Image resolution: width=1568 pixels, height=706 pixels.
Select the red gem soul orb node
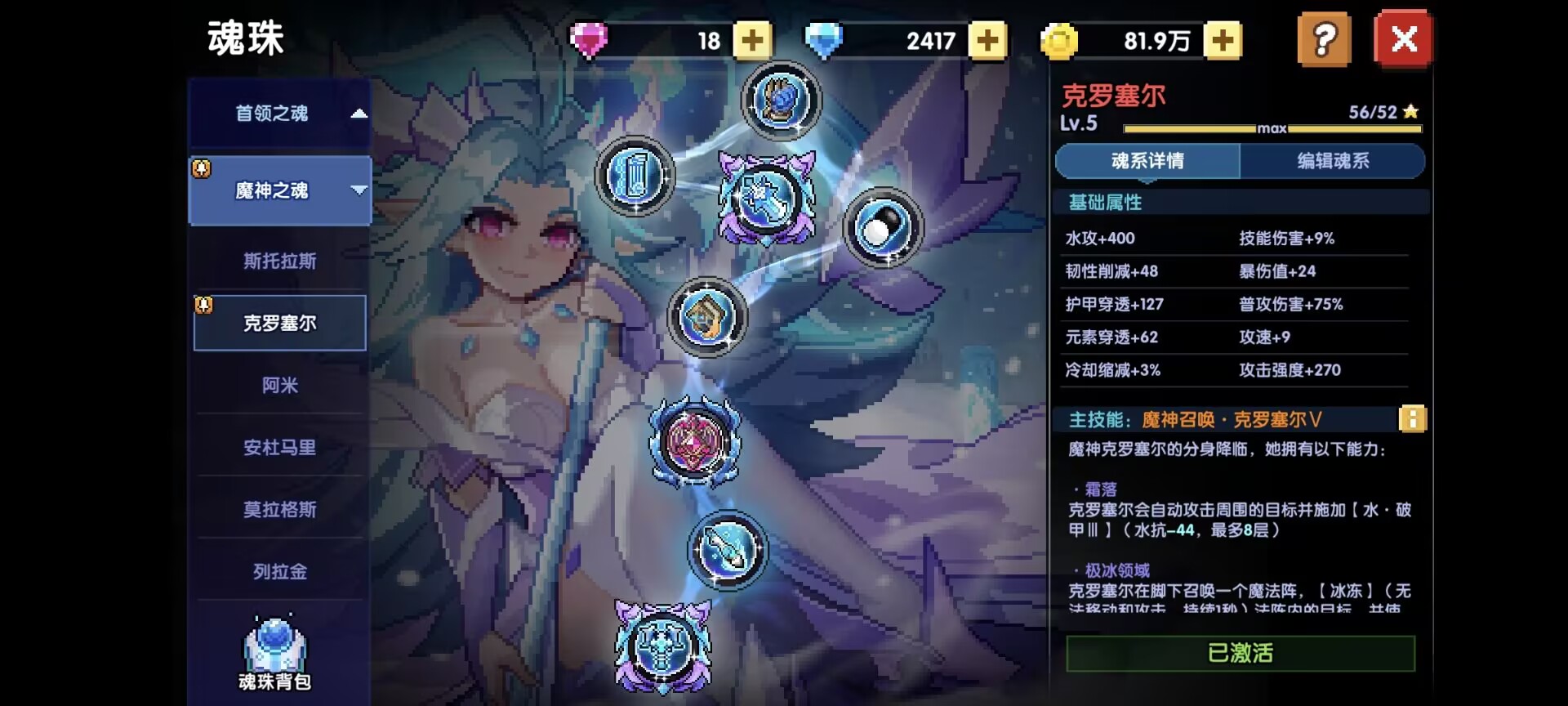694,441
